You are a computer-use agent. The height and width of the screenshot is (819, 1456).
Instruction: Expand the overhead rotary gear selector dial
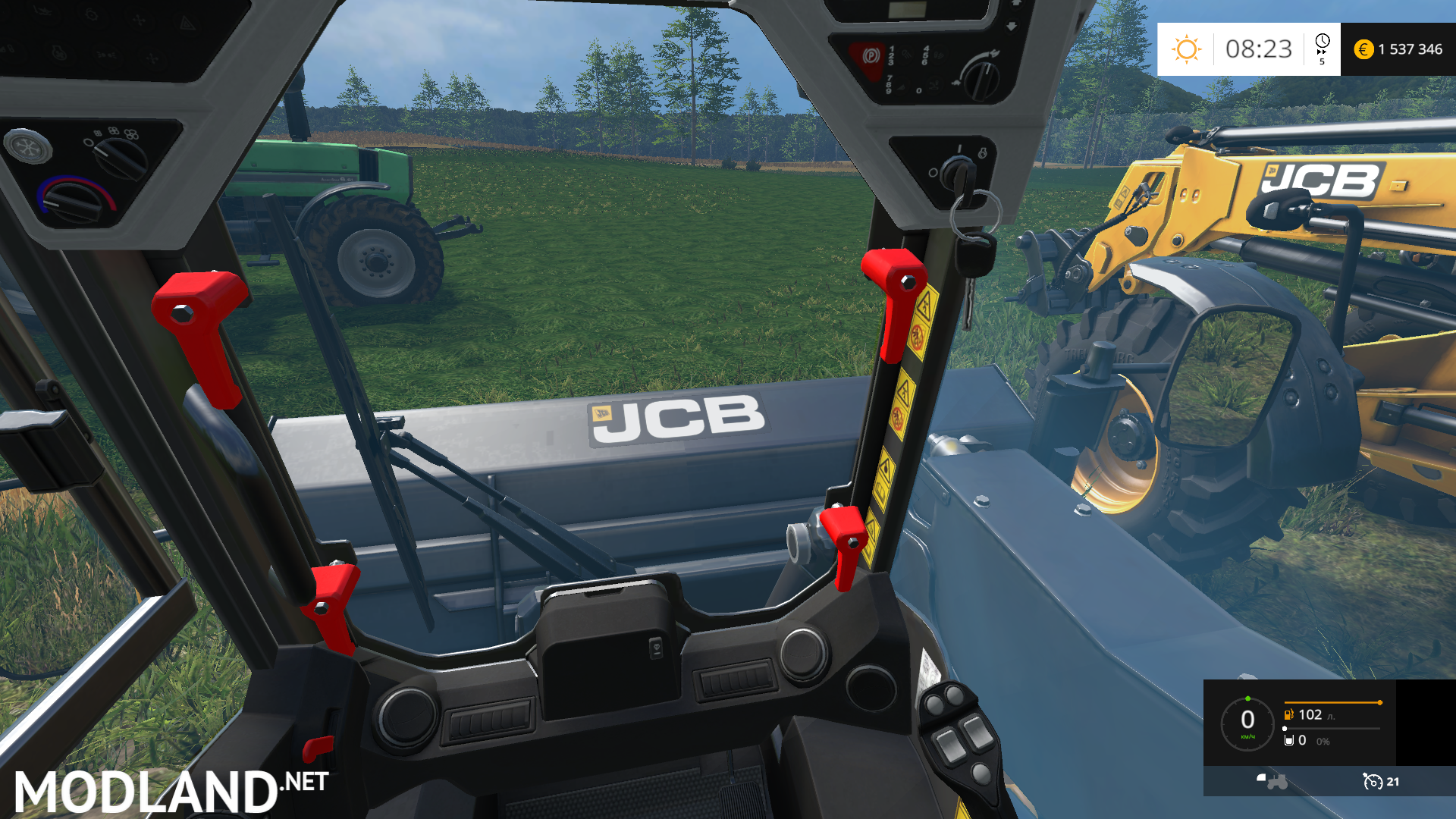click(x=981, y=82)
